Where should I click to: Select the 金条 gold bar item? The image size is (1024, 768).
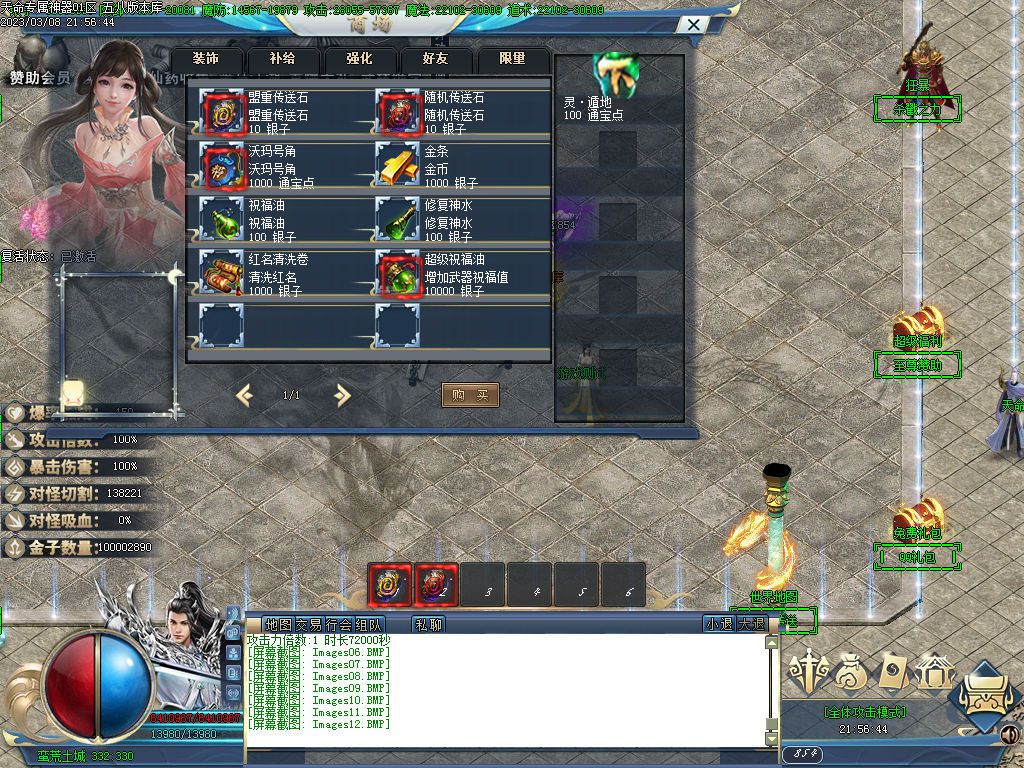396,165
